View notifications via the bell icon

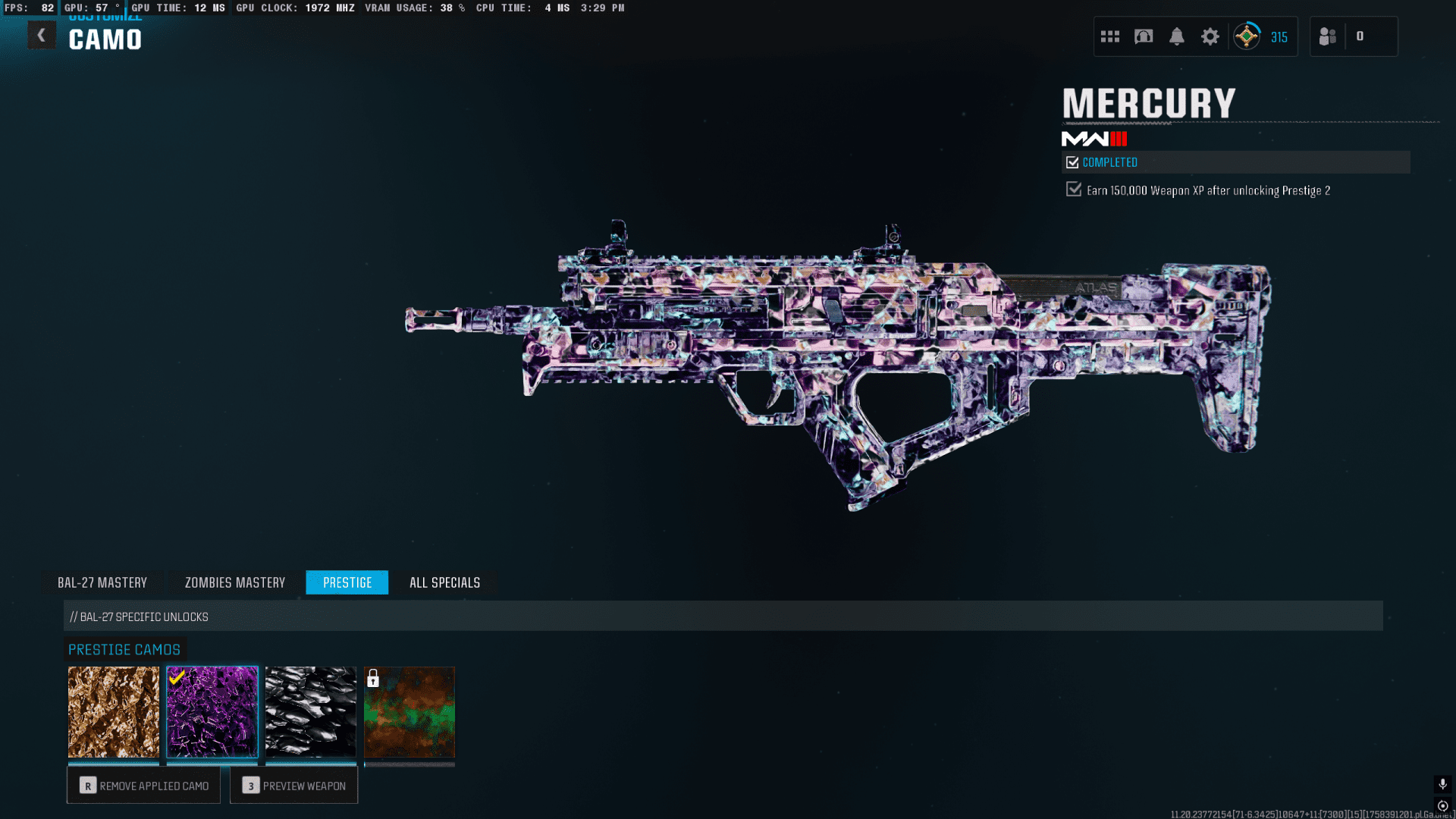click(1177, 36)
